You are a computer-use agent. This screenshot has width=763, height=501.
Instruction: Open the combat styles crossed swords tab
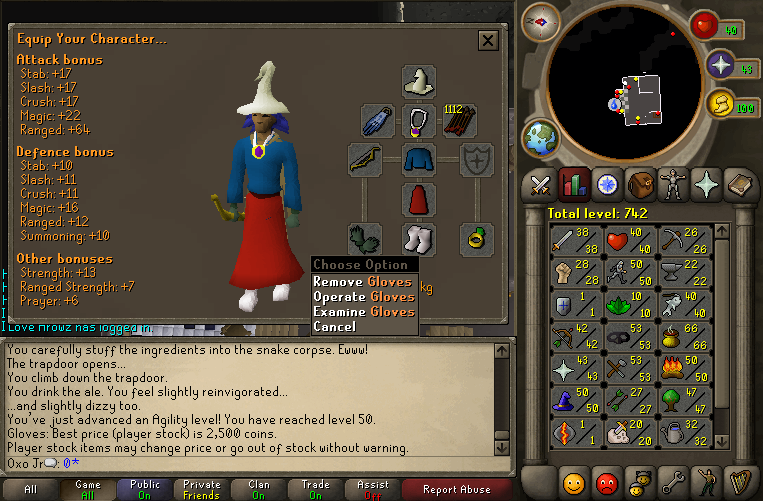point(541,185)
